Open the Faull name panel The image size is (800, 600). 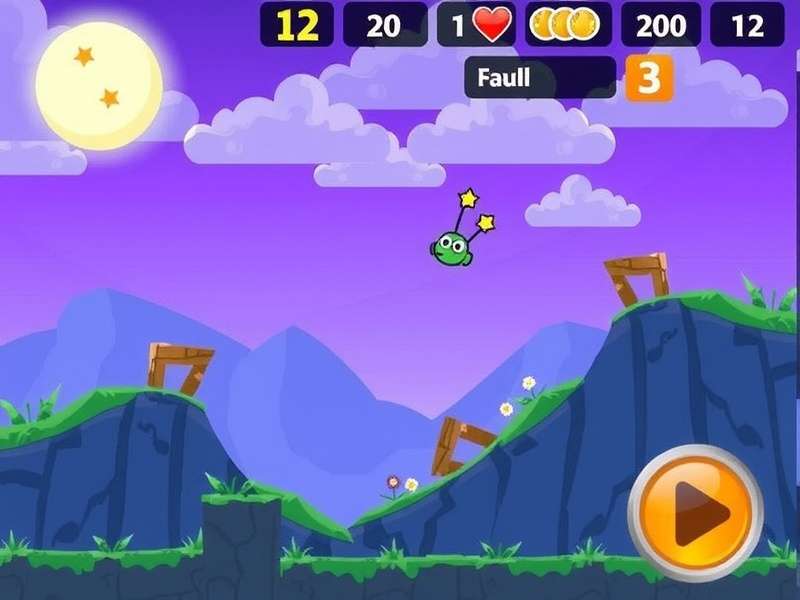coord(540,78)
